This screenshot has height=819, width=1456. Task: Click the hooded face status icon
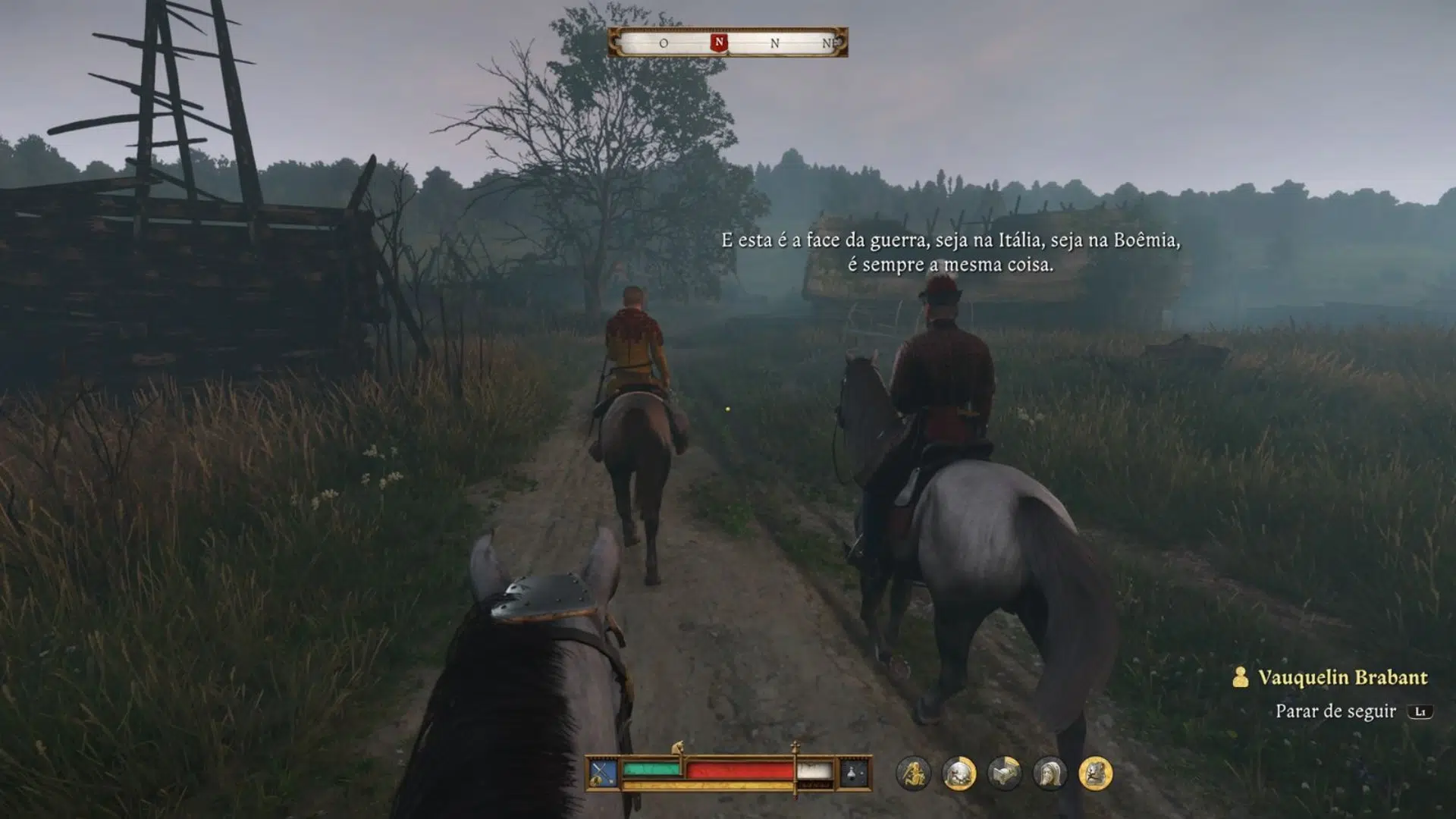[1050, 773]
